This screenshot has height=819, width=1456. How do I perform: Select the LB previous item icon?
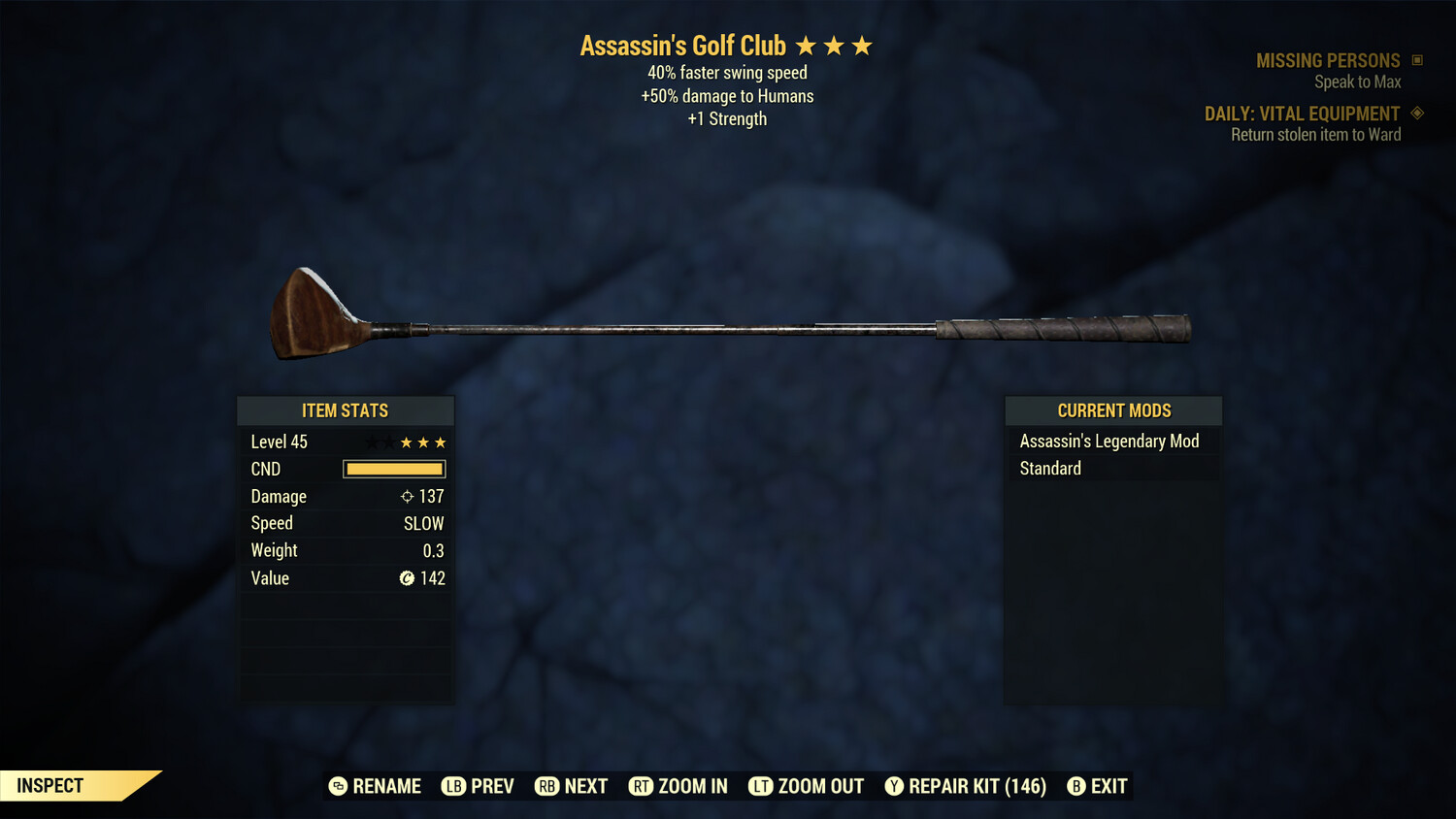[x=452, y=786]
